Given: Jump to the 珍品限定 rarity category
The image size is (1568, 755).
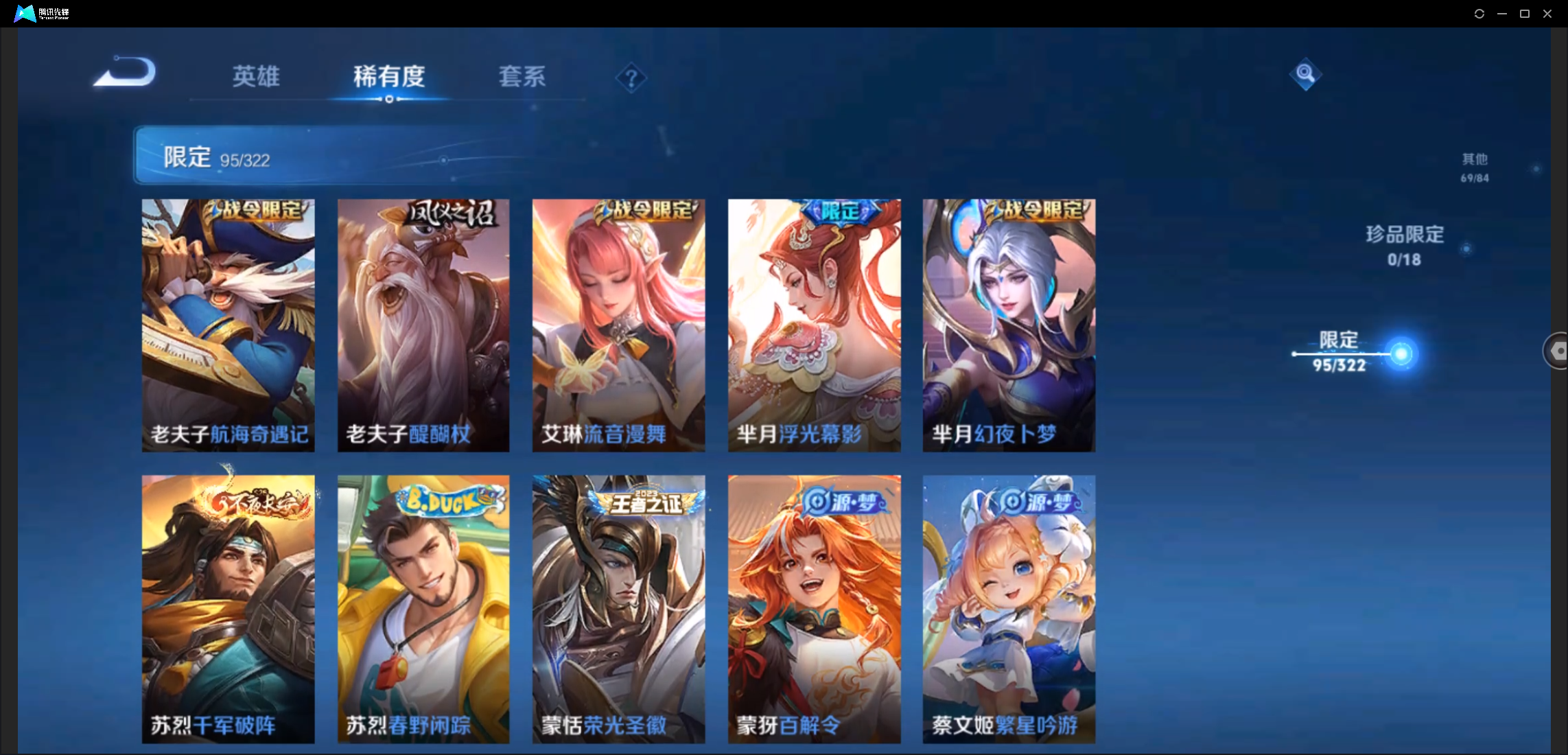Looking at the screenshot, I should 1404,244.
